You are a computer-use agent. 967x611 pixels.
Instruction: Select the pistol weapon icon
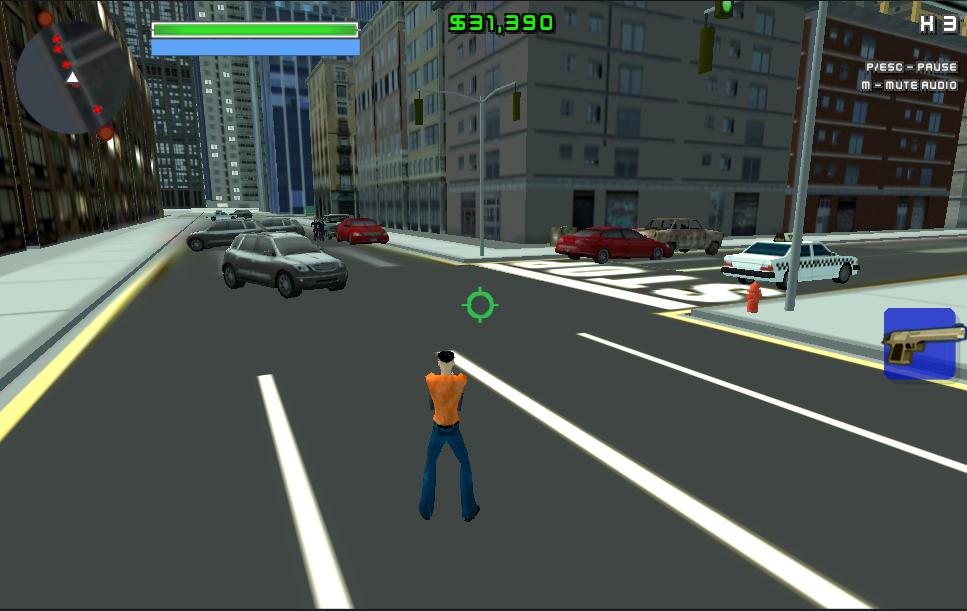(920, 344)
